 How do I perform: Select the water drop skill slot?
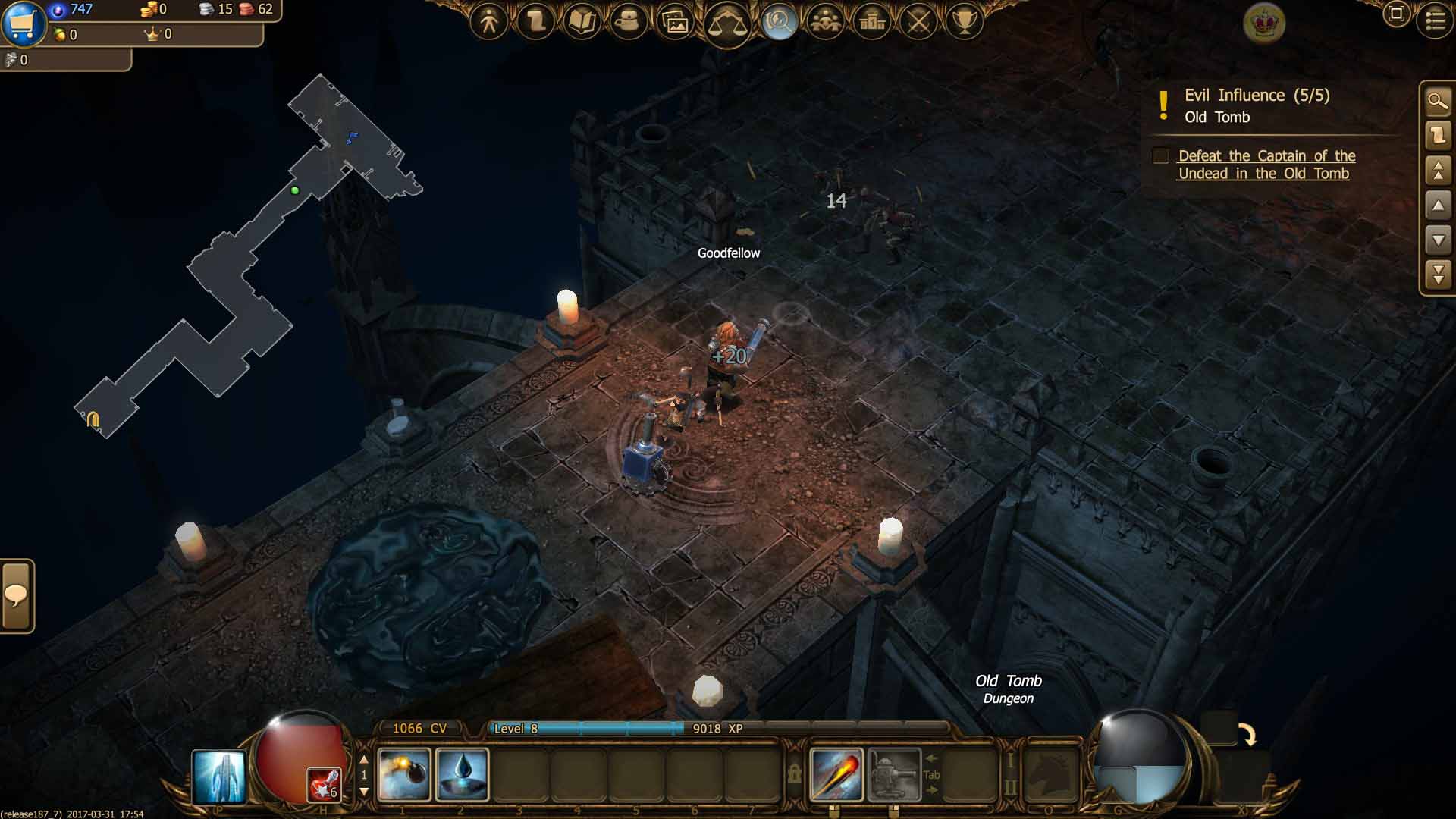coord(462,774)
